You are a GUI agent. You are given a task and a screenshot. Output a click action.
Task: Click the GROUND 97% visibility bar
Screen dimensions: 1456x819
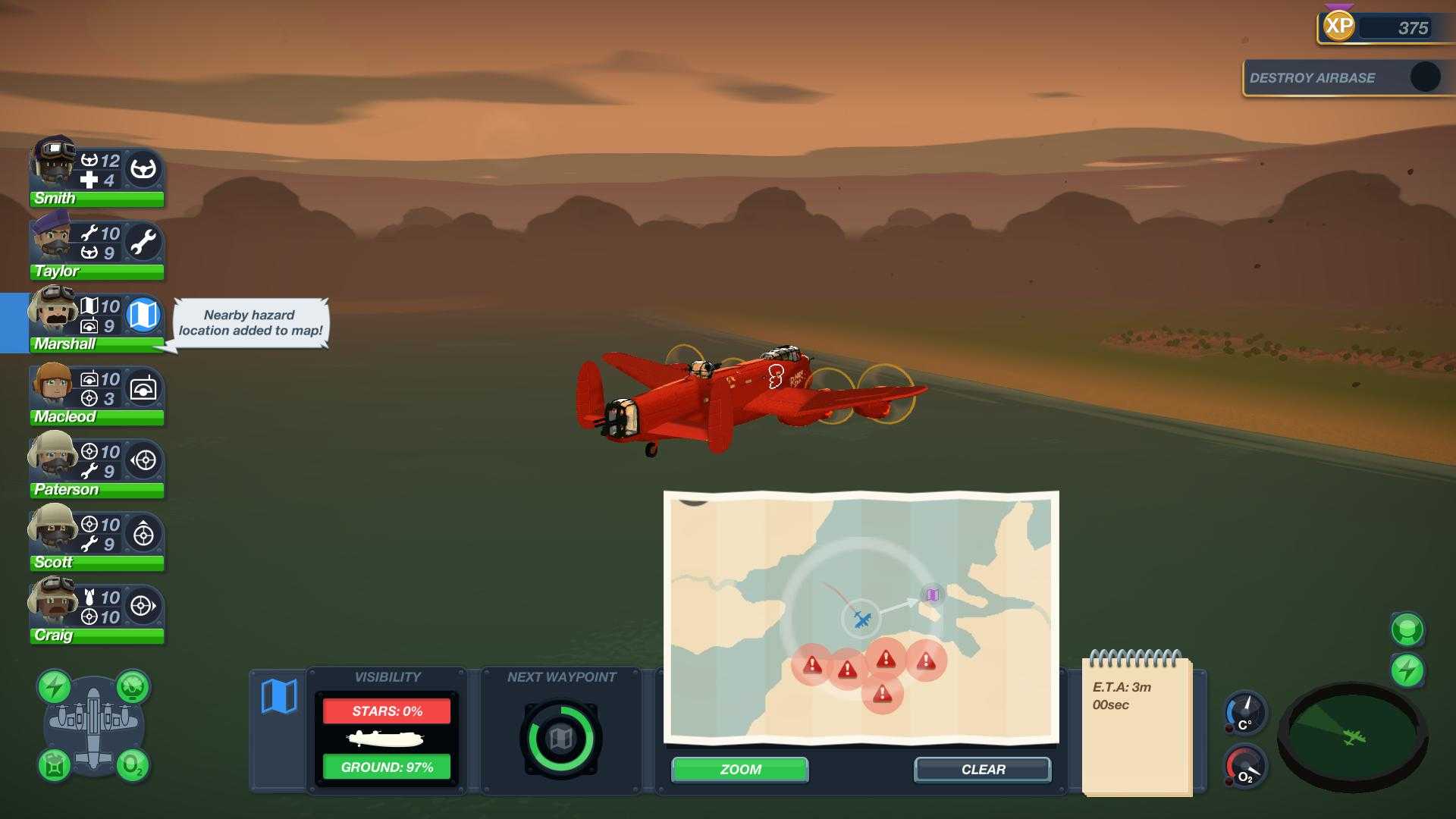click(x=387, y=767)
